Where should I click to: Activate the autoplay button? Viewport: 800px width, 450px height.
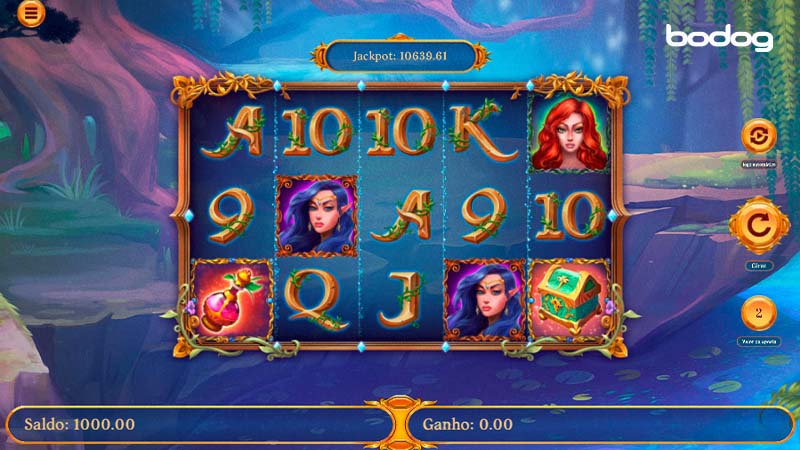pos(758,136)
